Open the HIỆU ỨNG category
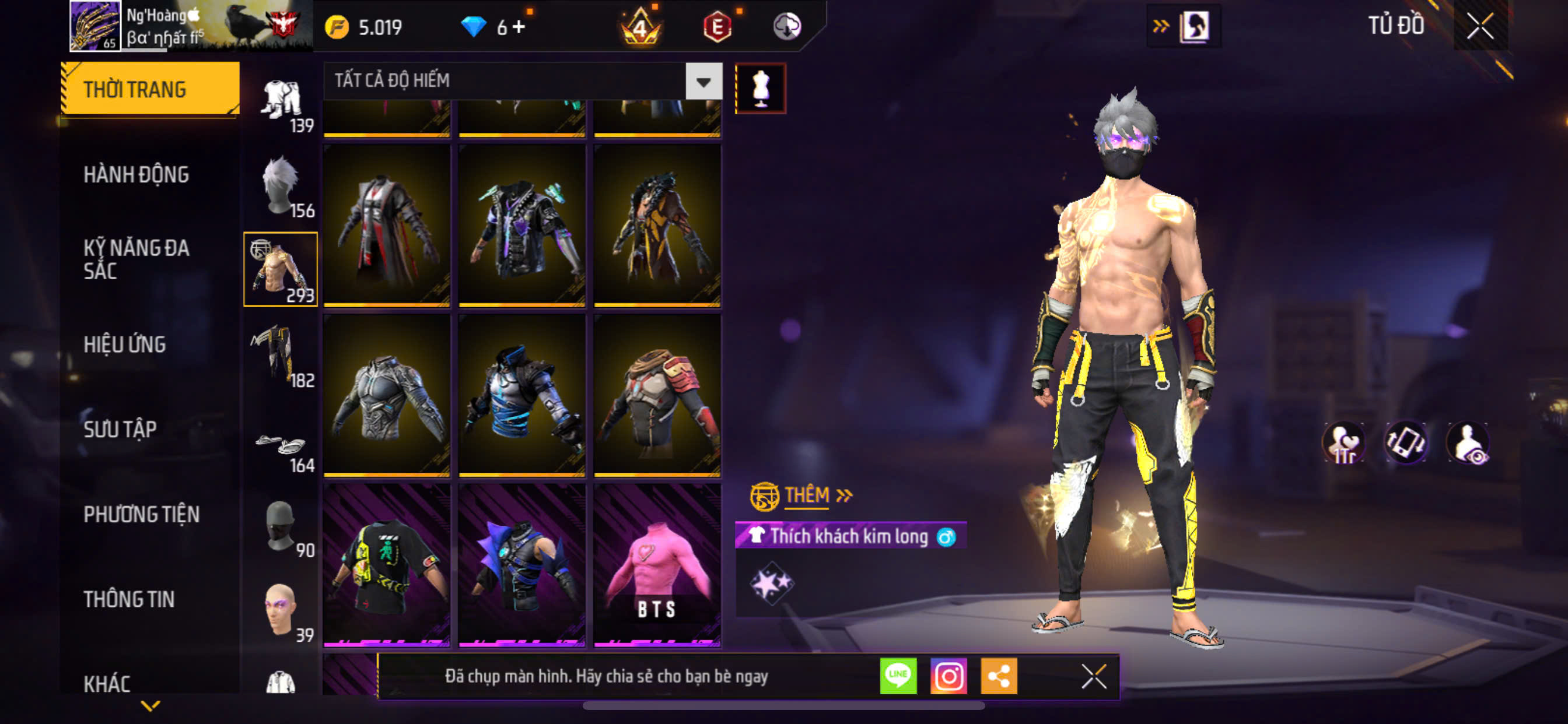This screenshot has height=724, width=1568. (x=124, y=345)
